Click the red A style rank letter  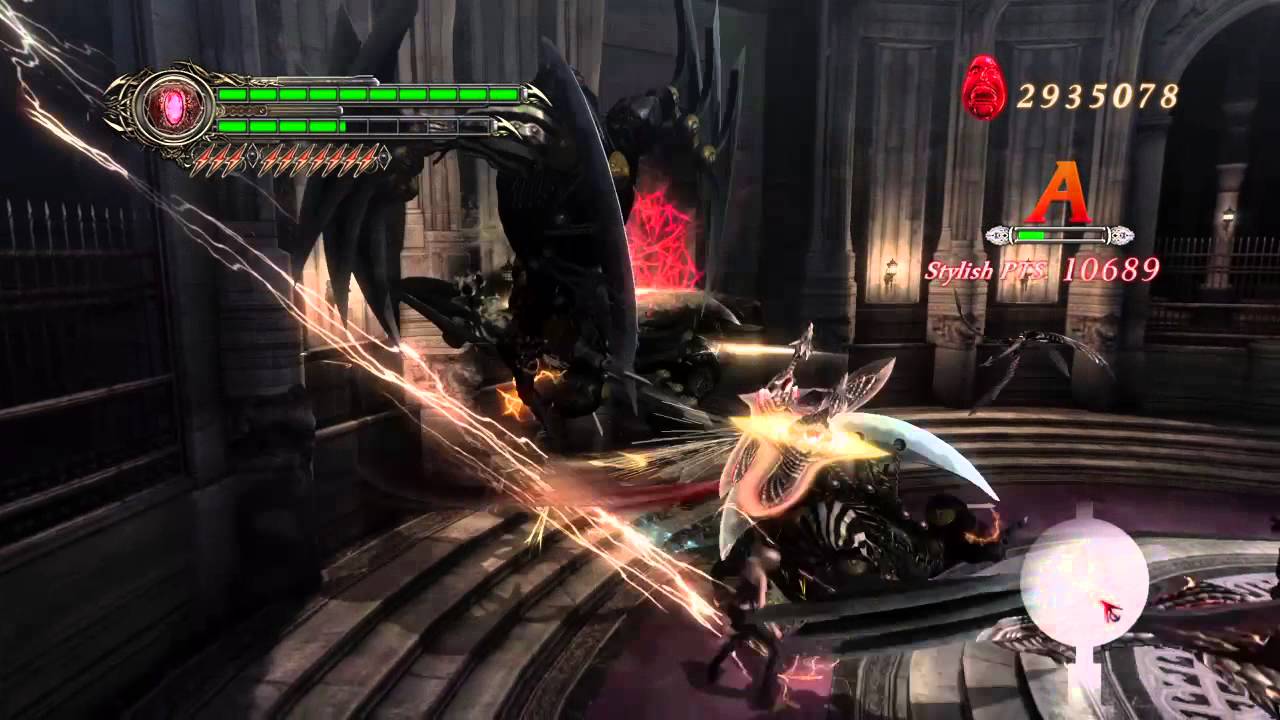point(1059,194)
